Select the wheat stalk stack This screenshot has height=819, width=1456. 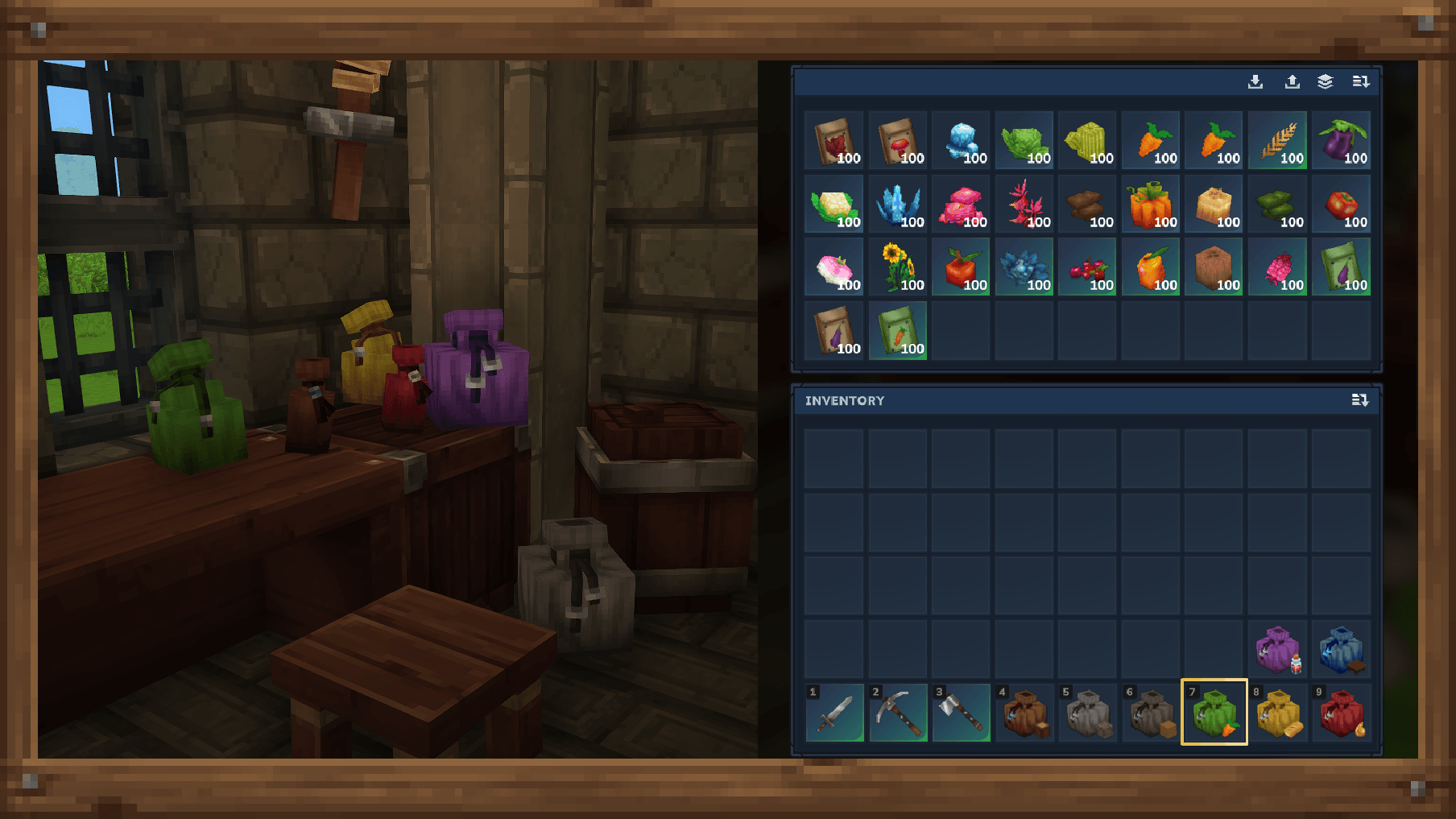pyautogui.click(x=1277, y=141)
